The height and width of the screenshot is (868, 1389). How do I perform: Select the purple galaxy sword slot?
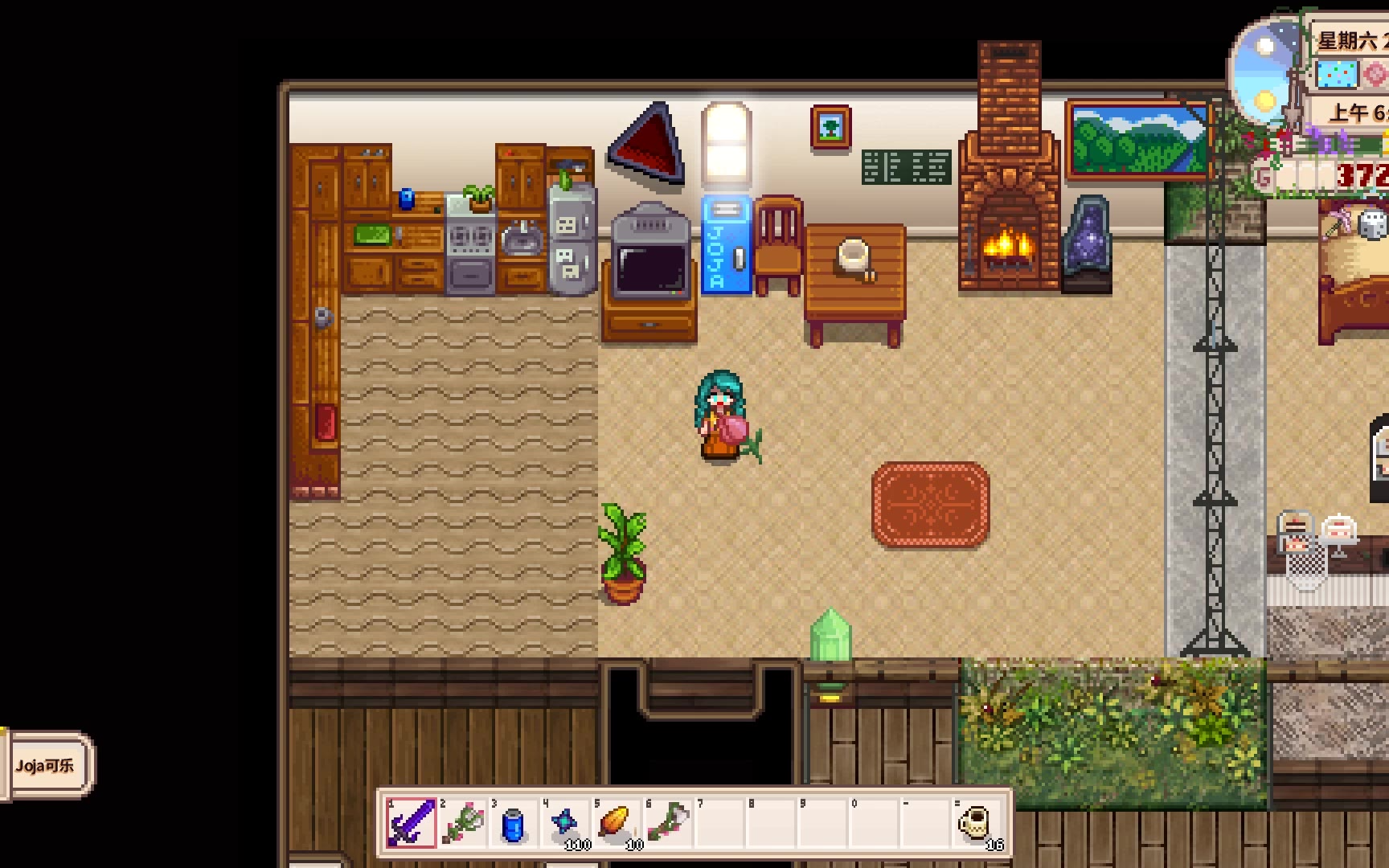(412, 823)
